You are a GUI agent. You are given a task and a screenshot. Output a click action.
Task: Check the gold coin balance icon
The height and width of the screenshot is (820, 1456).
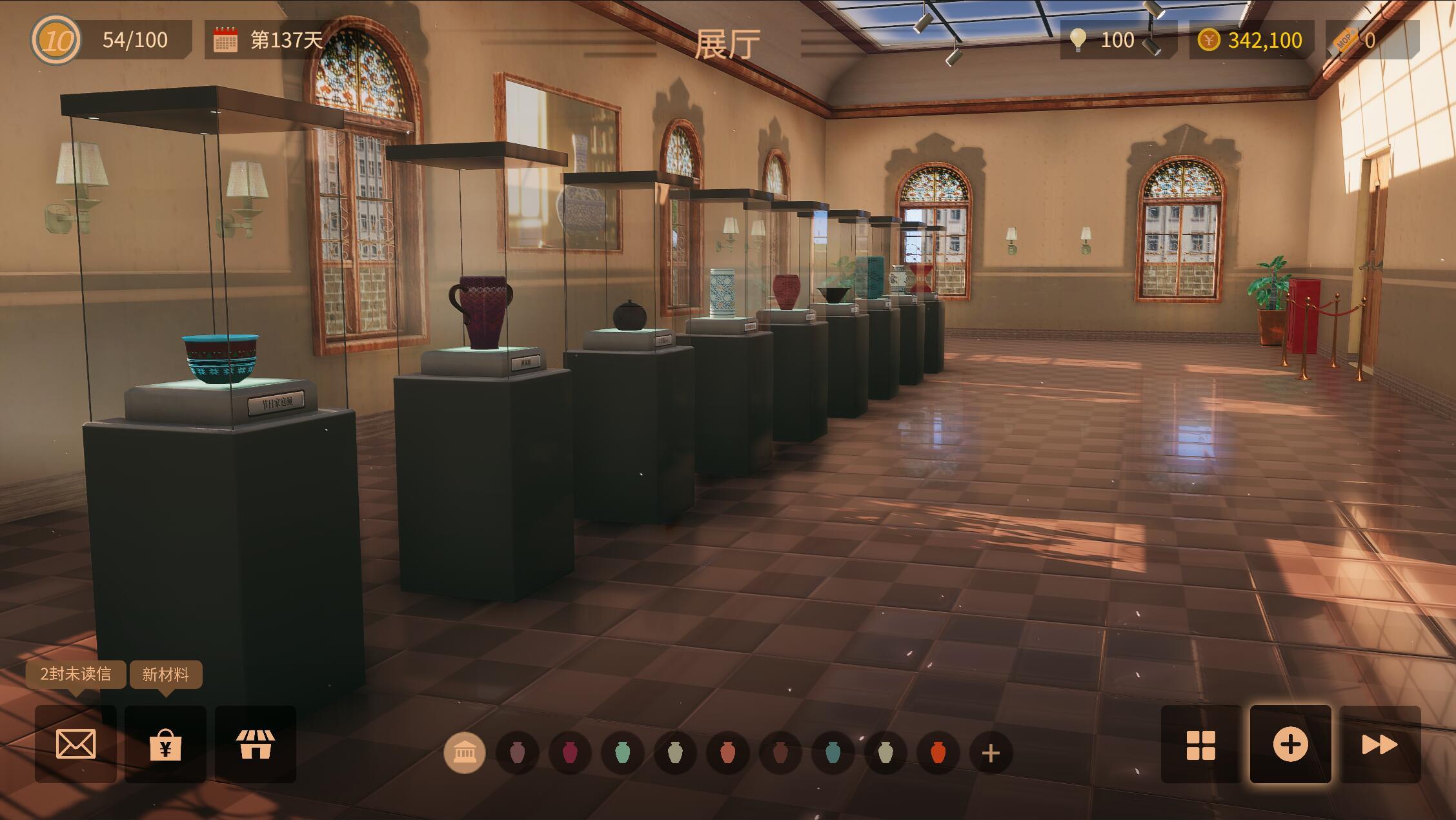point(1208,40)
